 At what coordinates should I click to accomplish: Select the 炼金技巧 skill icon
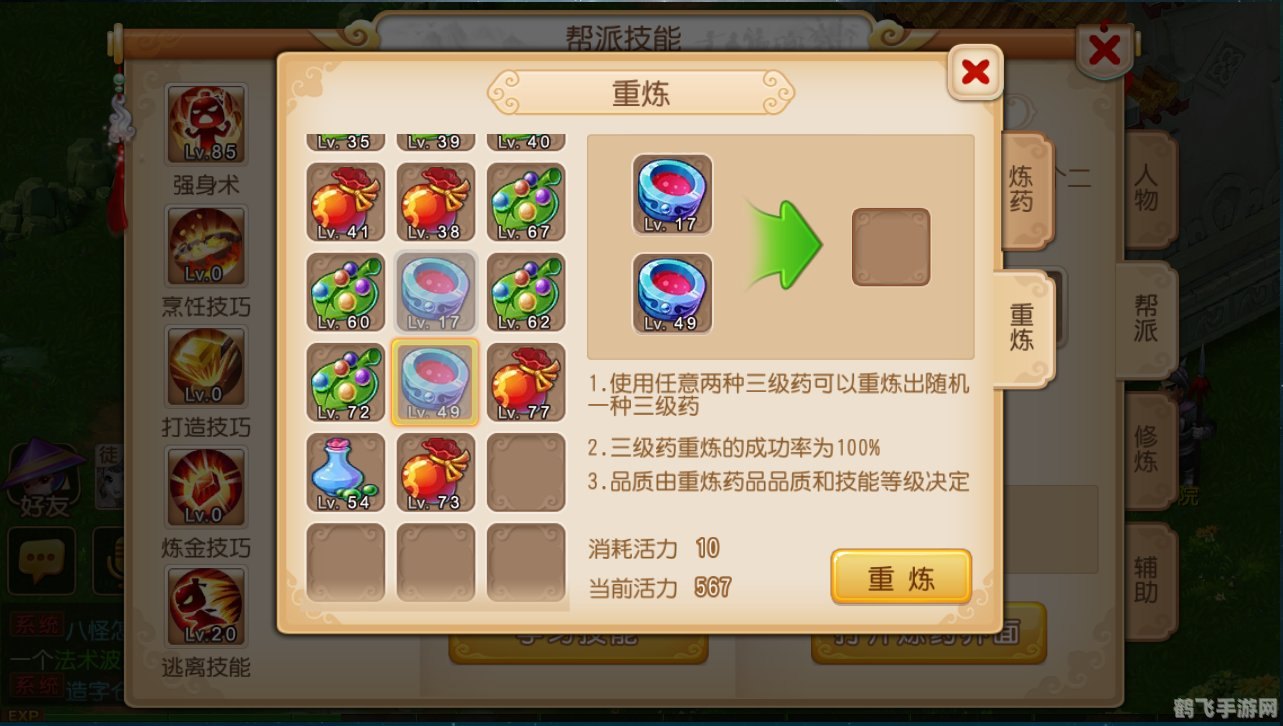coord(205,487)
